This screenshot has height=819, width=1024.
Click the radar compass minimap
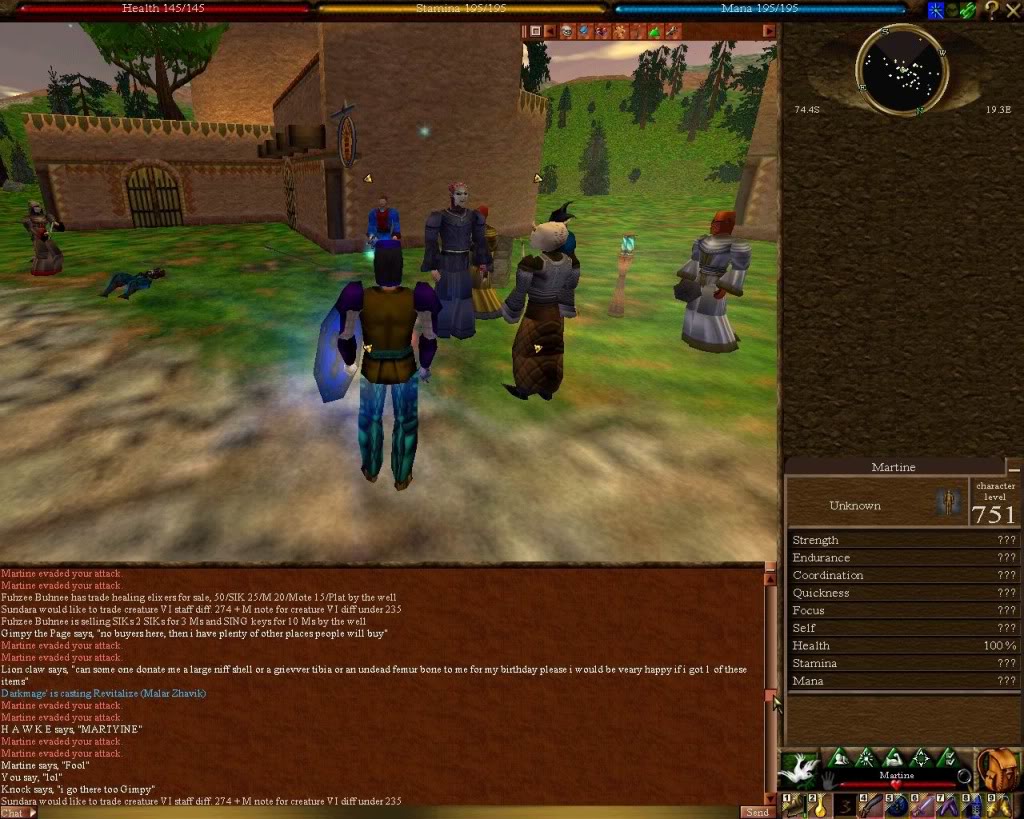[x=902, y=70]
